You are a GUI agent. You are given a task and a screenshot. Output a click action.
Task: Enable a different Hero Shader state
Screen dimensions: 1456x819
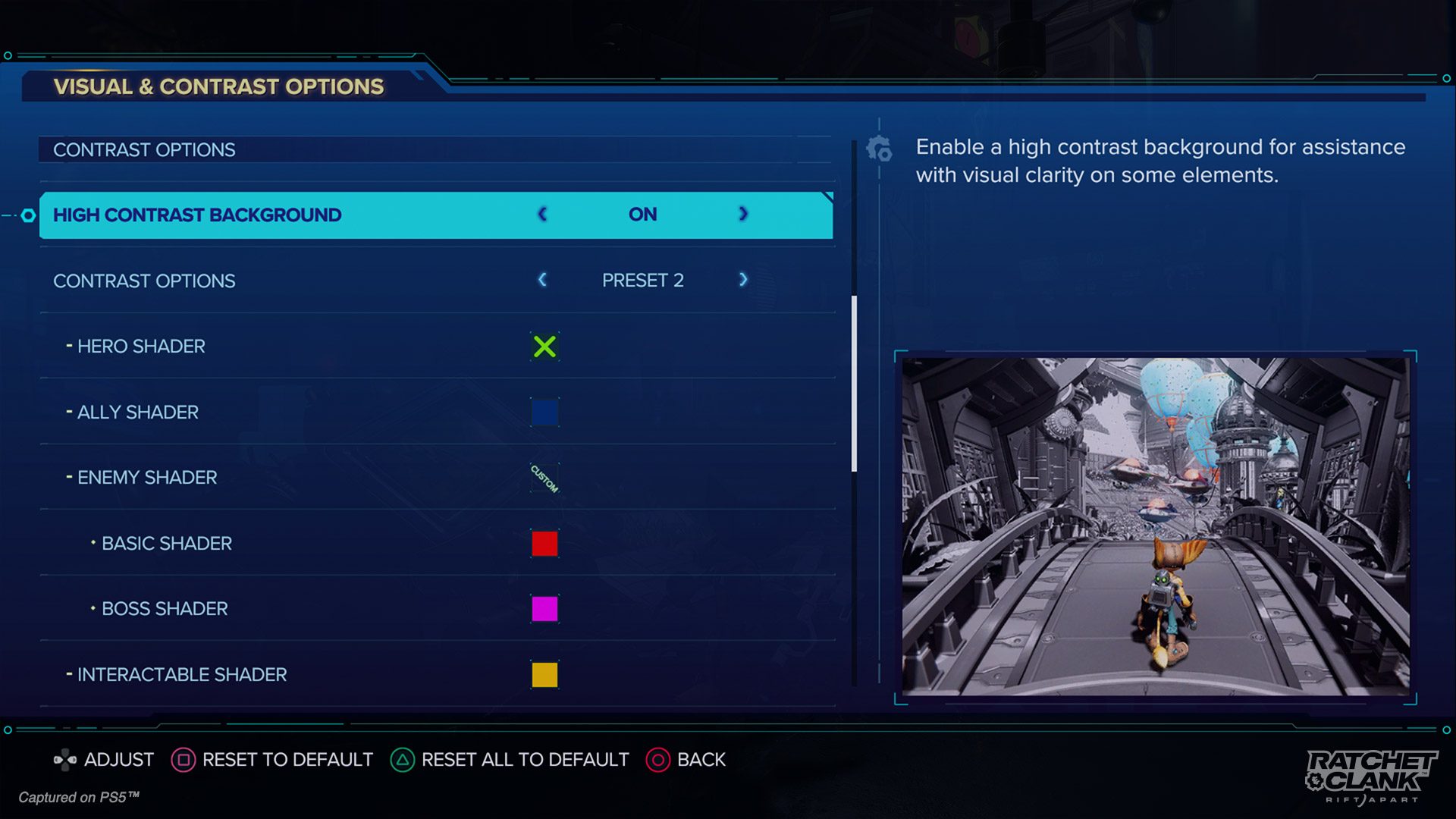pyautogui.click(x=544, y=347)
